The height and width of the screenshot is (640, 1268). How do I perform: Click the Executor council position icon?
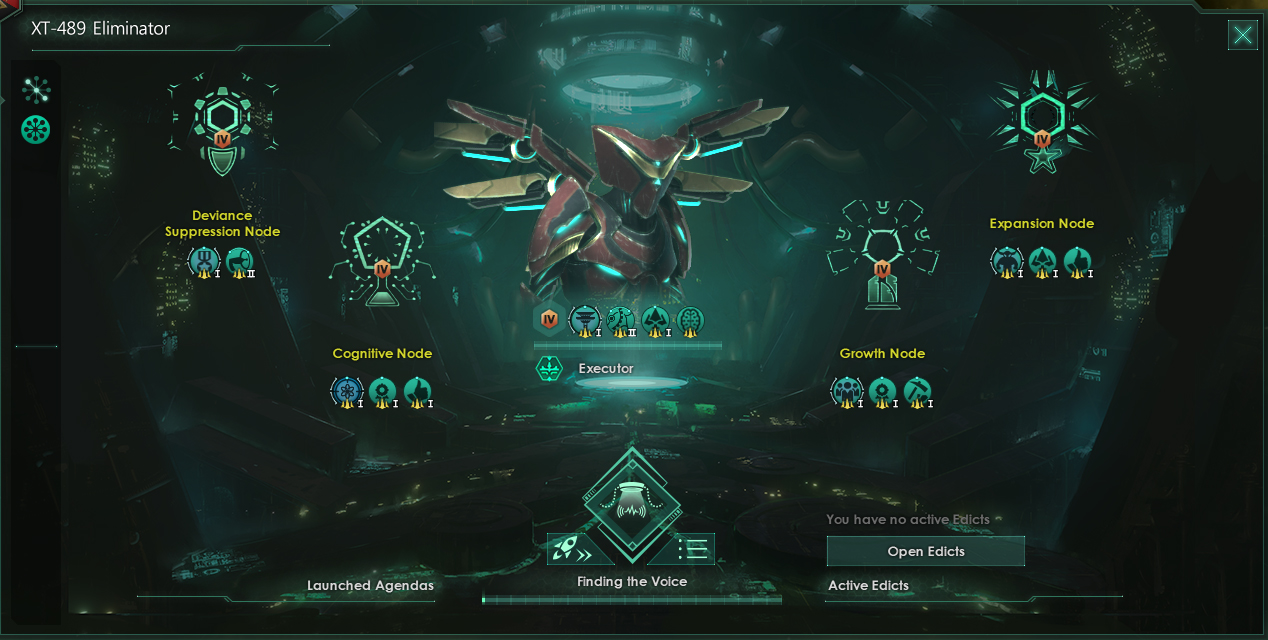549,369
